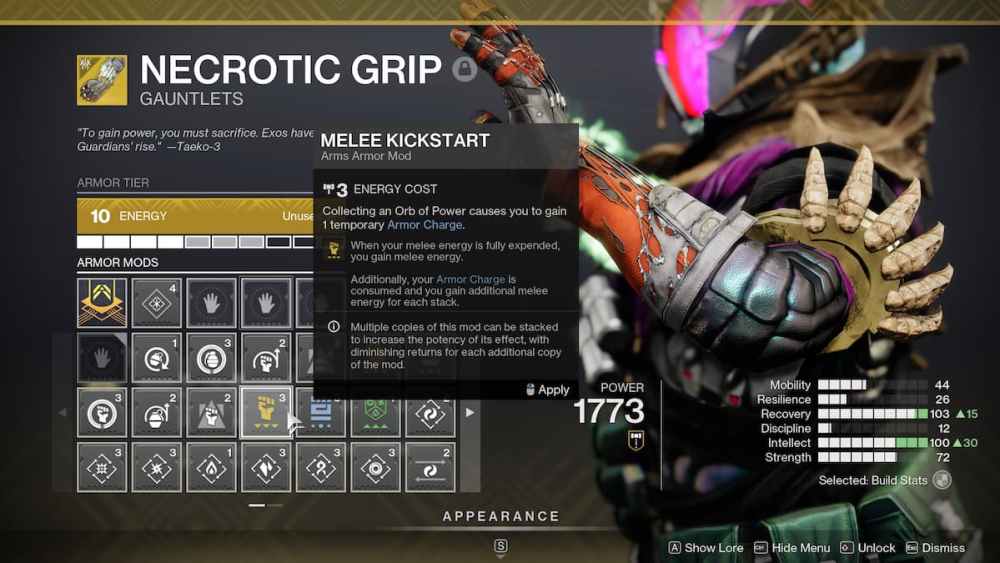Toggle the Selected: Build Stats view
This screenshot has height=563, width=1000.
click(x=942, y=480)
